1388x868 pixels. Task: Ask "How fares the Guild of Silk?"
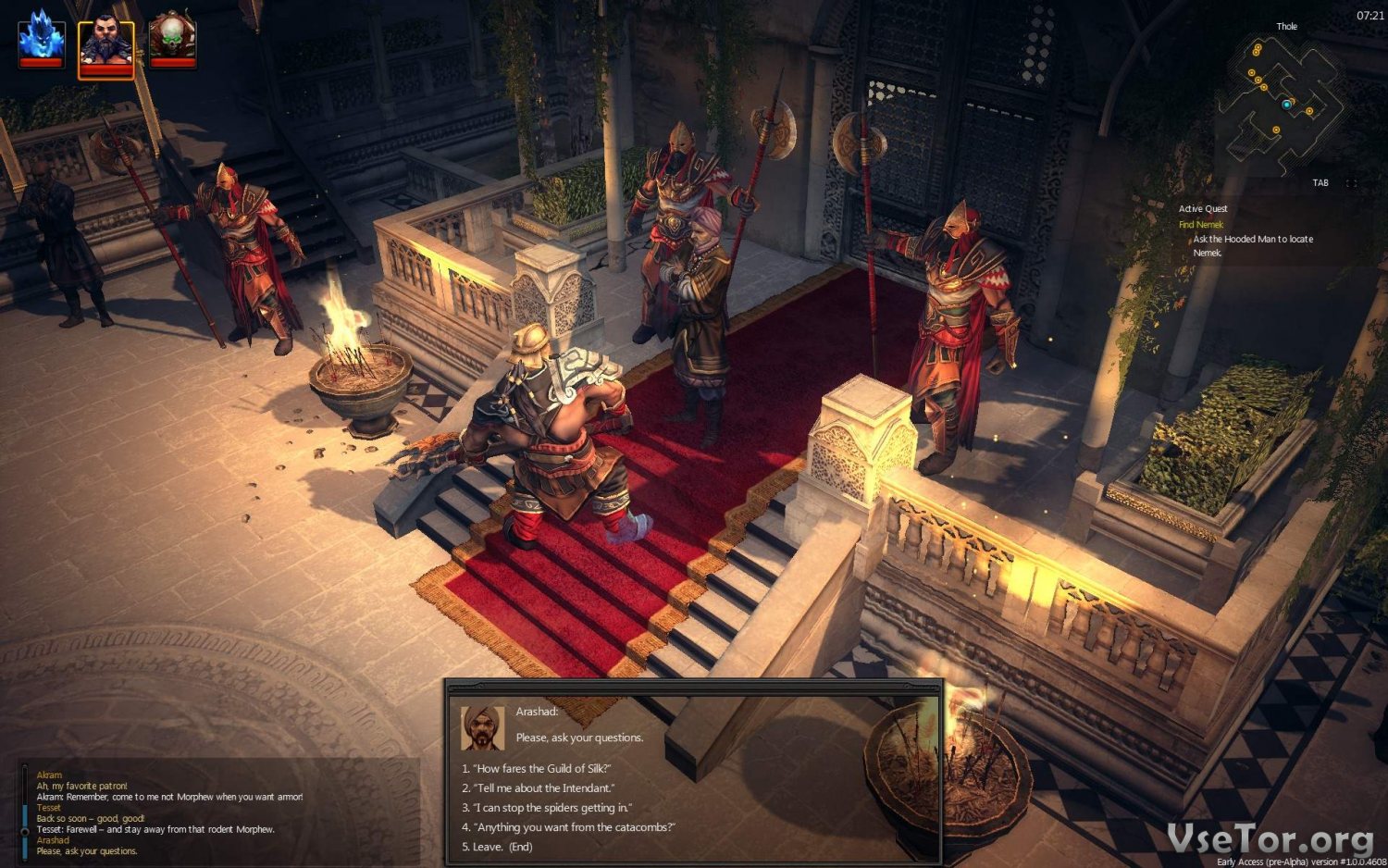click(537, 769)
